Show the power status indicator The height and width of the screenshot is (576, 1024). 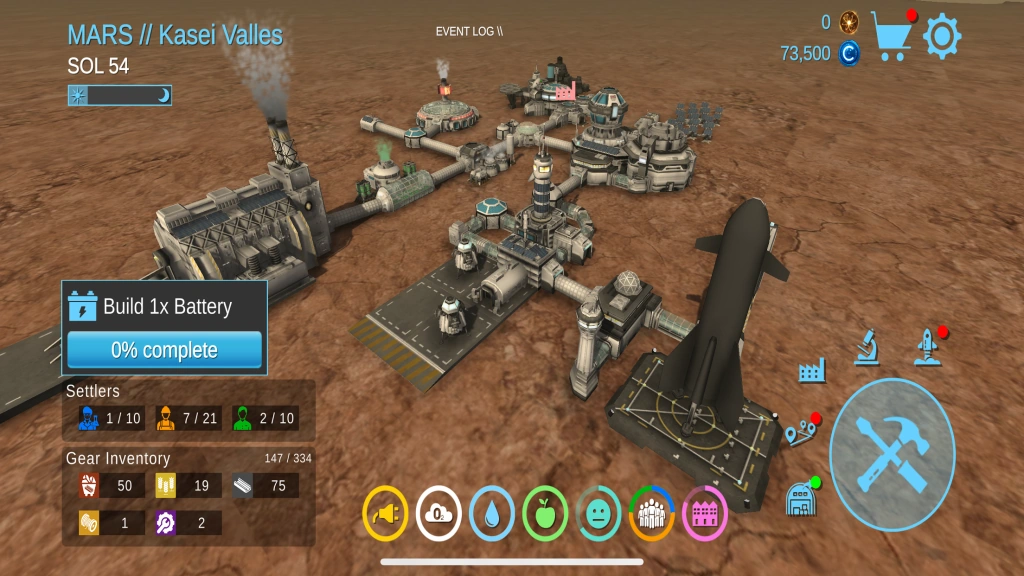point(385,514)
